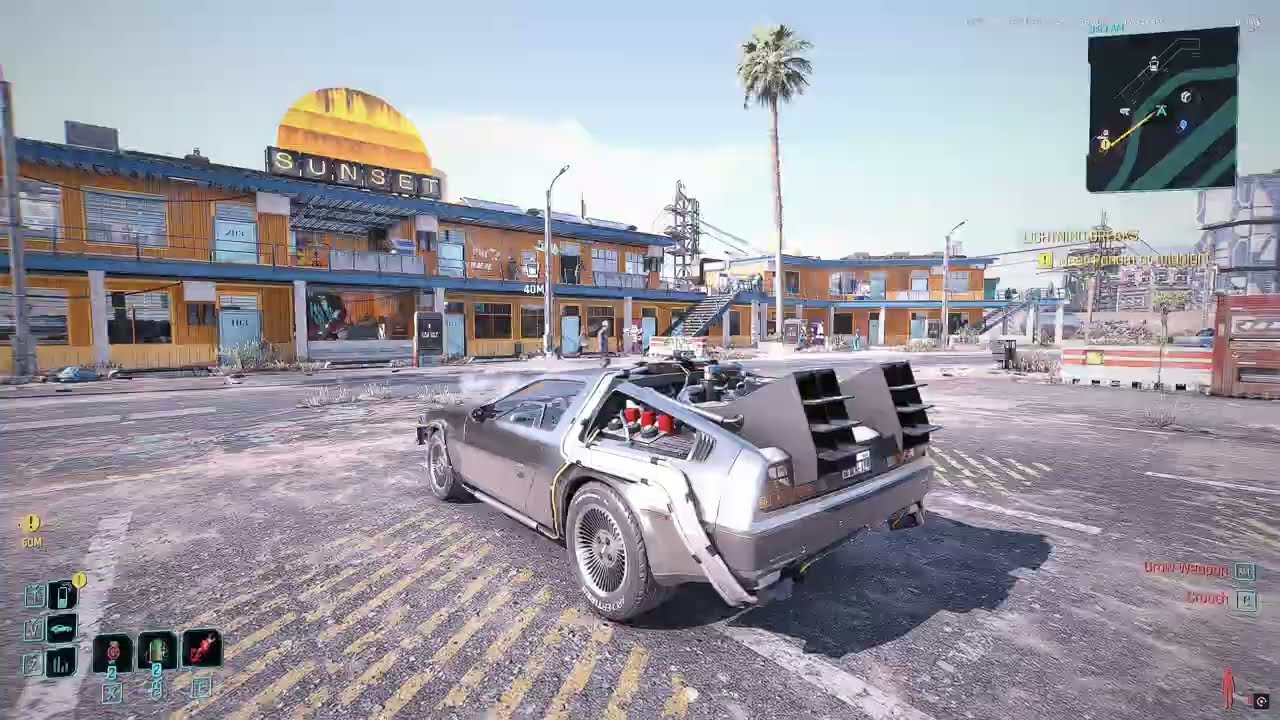Select the yellow objective marker on the minimap
Image resolution: width=1280 pixels, height=720 pixels.
(1105, 143)
